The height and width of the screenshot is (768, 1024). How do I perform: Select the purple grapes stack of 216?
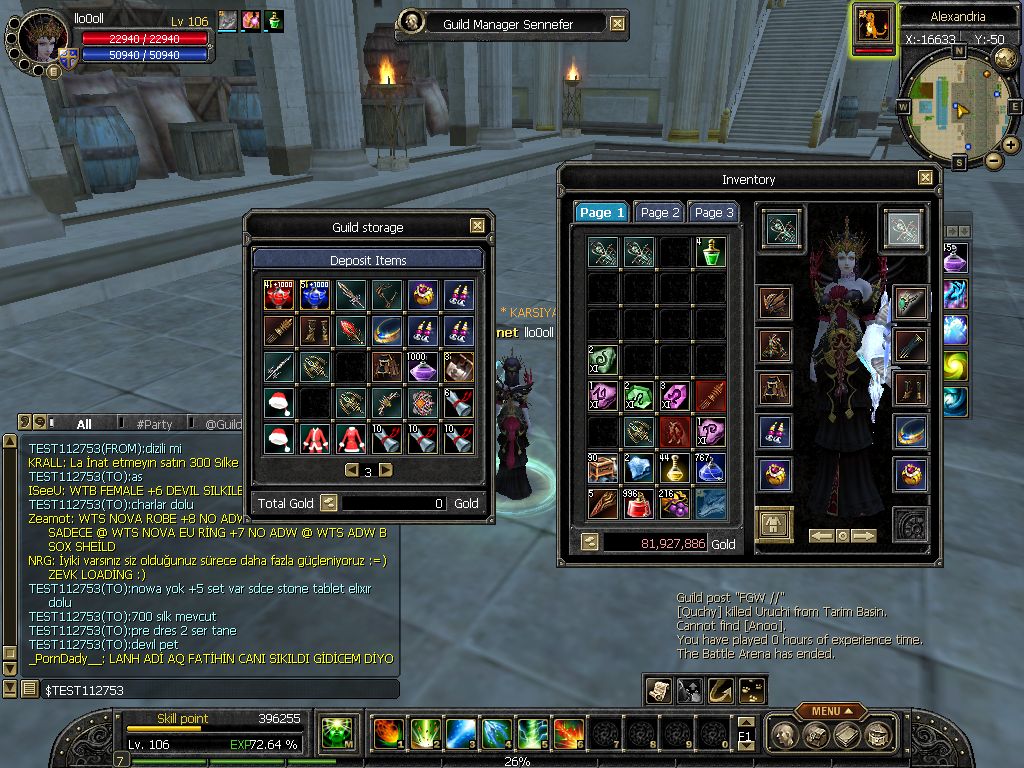675,503
